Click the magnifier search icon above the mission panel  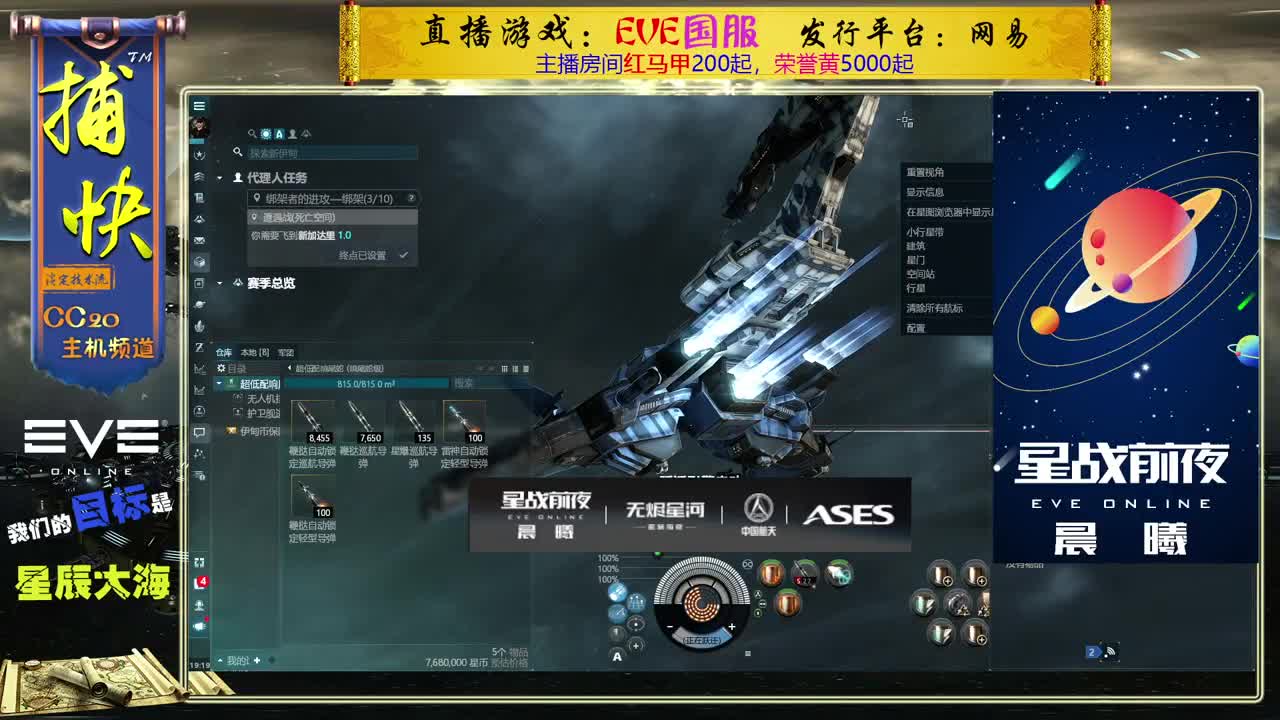click(x=251, y=133)
